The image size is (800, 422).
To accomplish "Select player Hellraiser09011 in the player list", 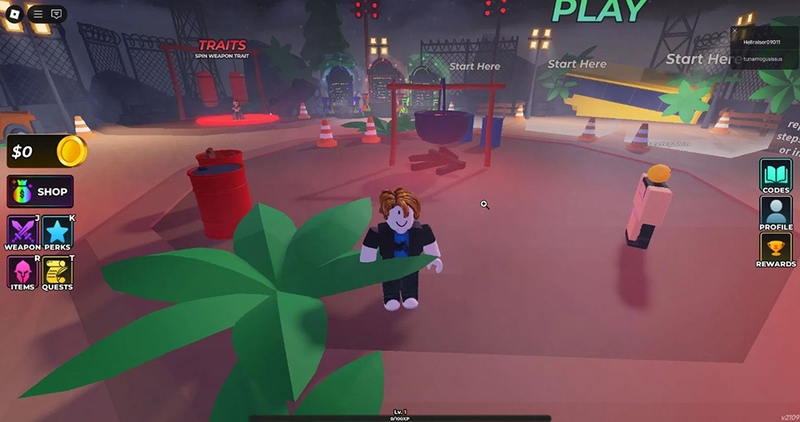I will click(761, 42).
